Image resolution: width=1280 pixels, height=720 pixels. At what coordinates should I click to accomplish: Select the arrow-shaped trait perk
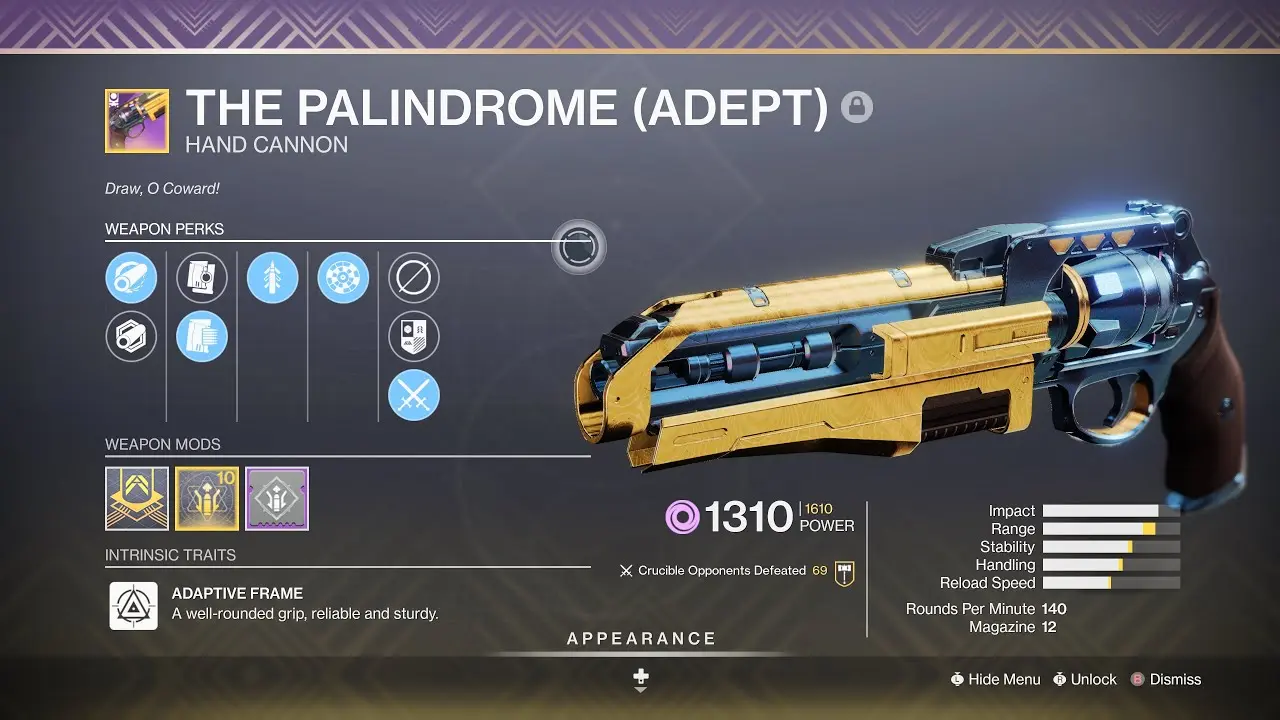pyautogui.click(x=274, y=278)
